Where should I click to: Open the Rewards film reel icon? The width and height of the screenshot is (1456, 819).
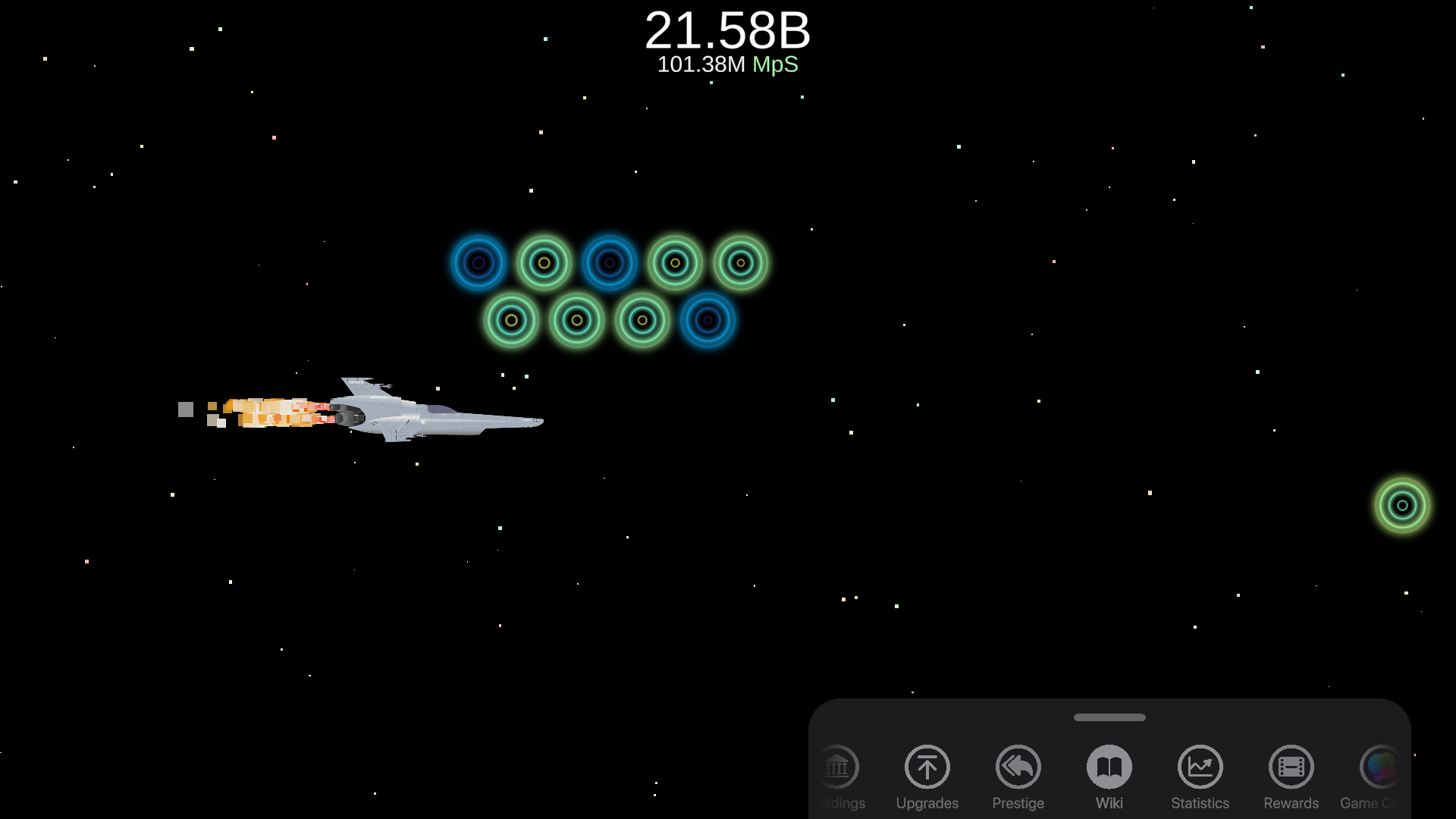pos(1291,767)
